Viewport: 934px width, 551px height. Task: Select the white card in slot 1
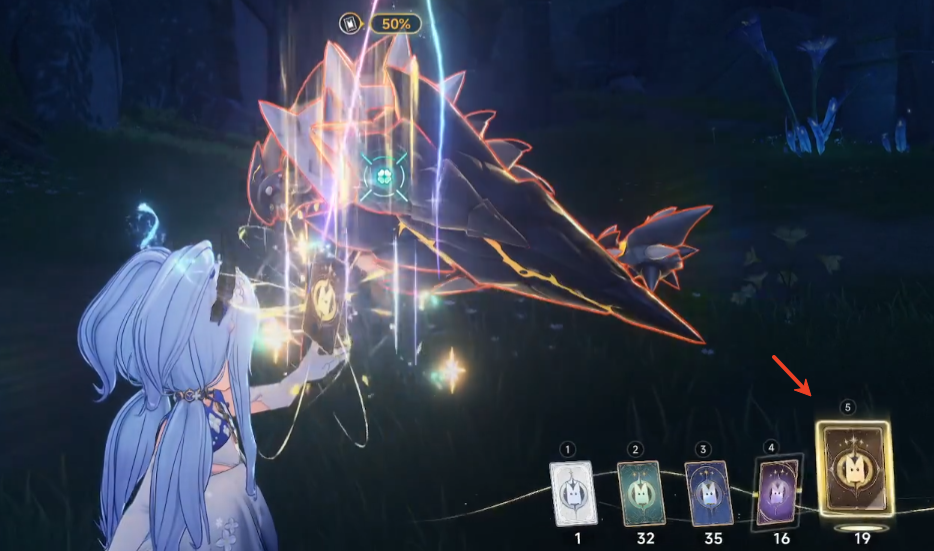tap(571, 491)
